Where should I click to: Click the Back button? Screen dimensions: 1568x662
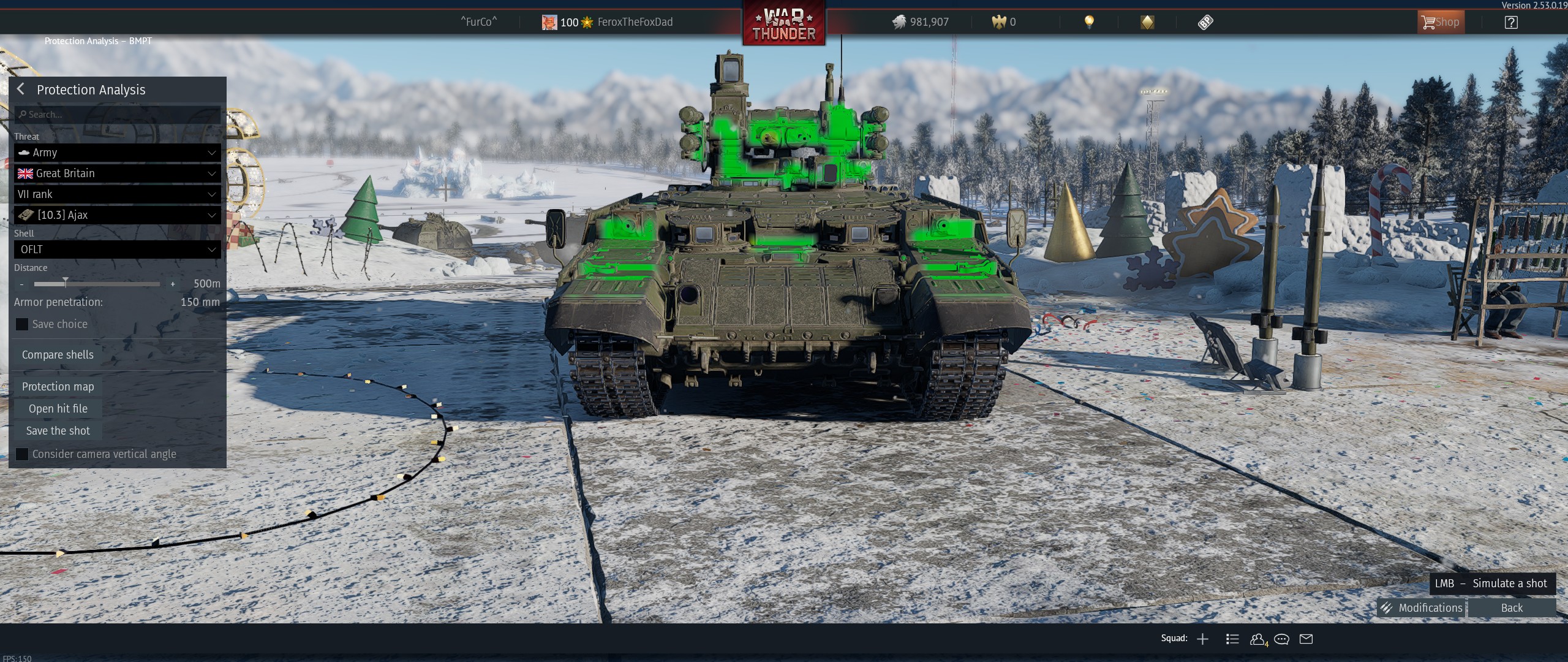click(x=1511, y=608)
